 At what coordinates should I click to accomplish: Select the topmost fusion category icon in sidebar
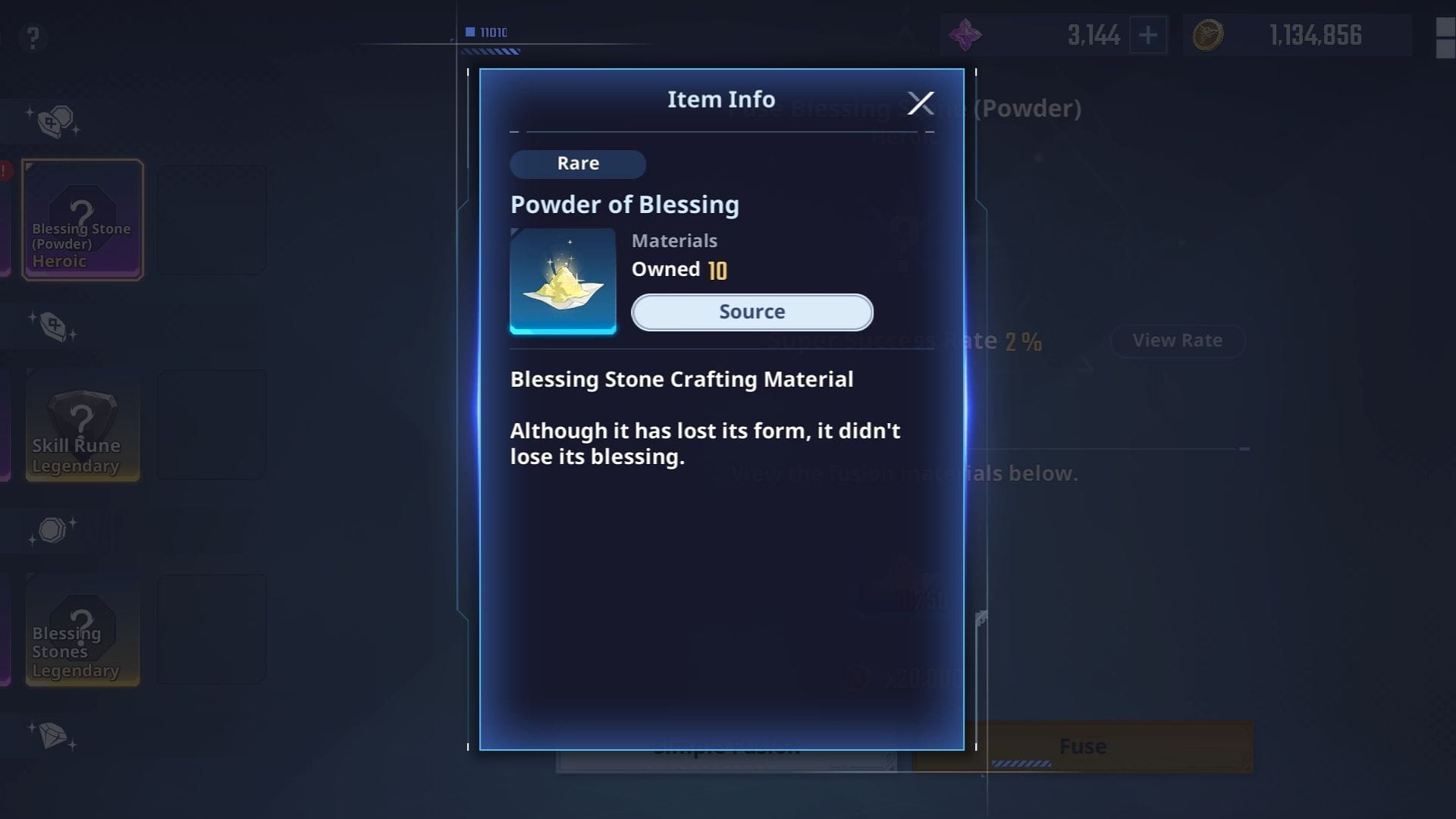[53, 121]
